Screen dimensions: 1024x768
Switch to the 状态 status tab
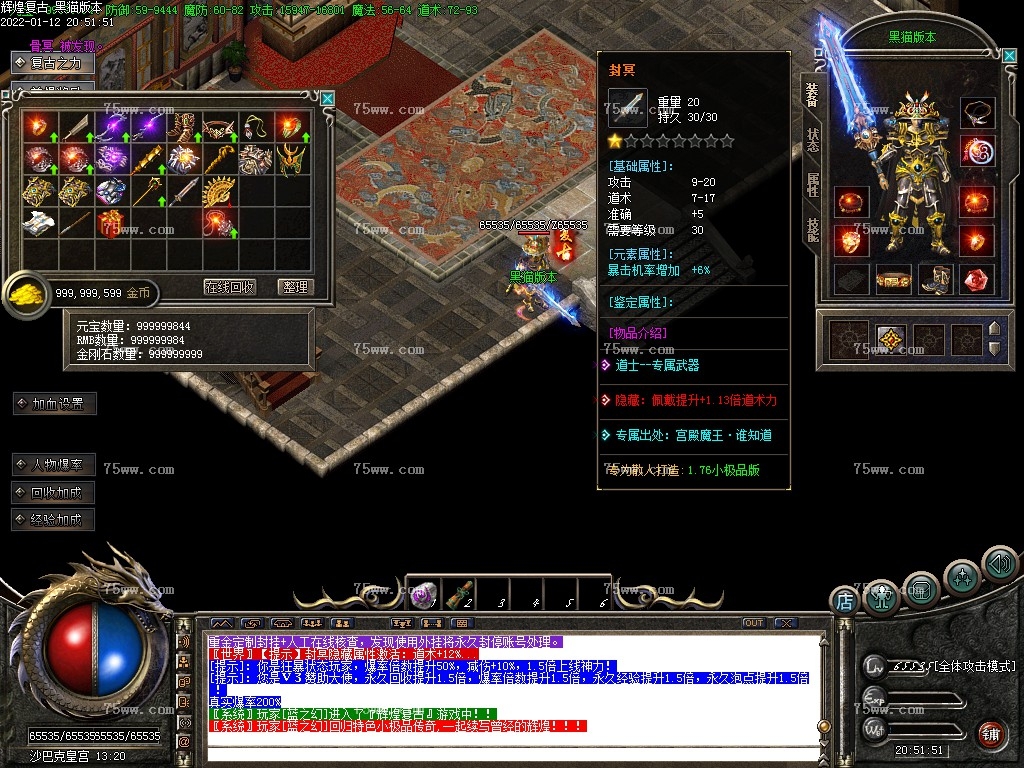(x=813, y=139)
